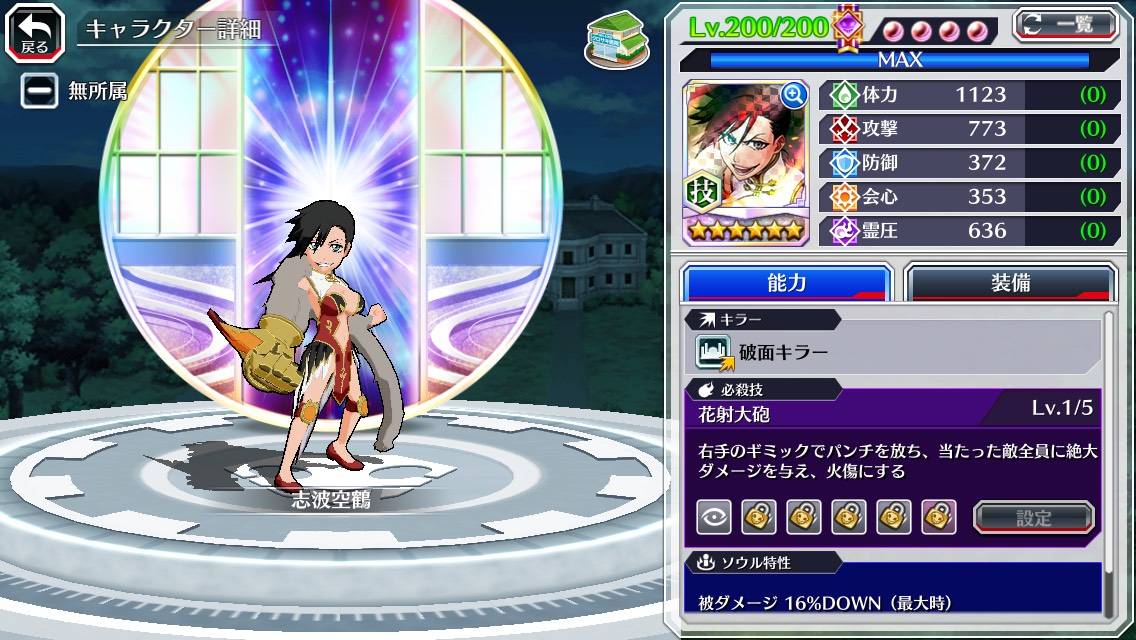The image size is (1136, 640).
Task: Click the eye preview icon for 必殺技
Action: click(713, 517)
